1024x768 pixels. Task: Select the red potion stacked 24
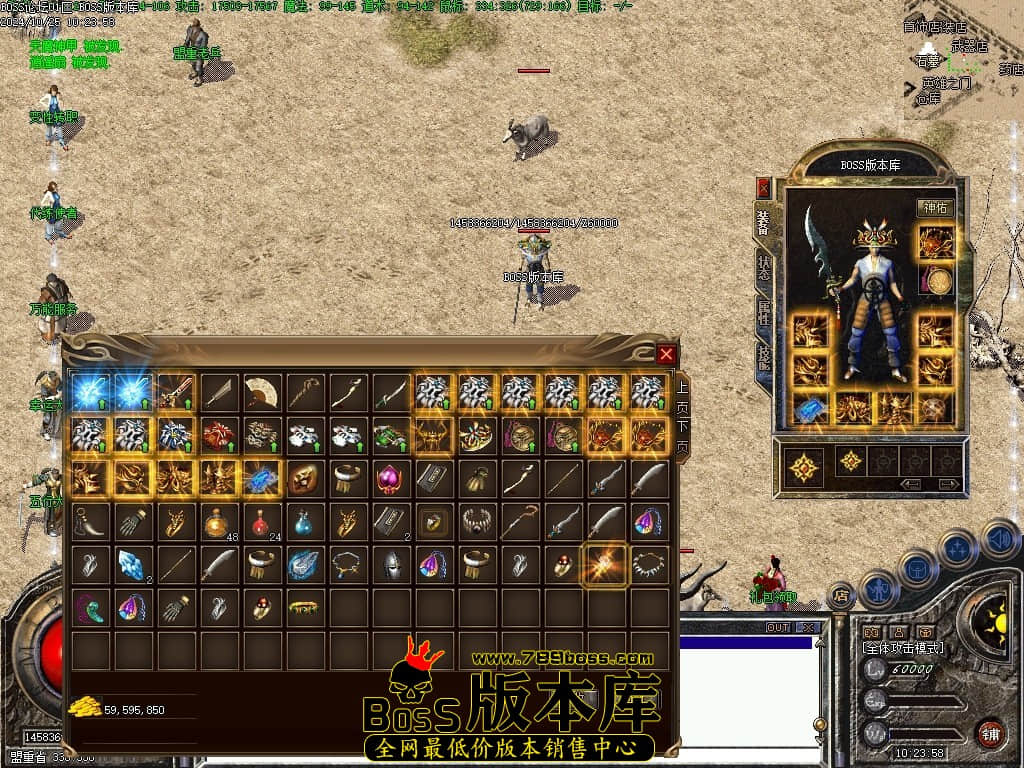point(262,521)
